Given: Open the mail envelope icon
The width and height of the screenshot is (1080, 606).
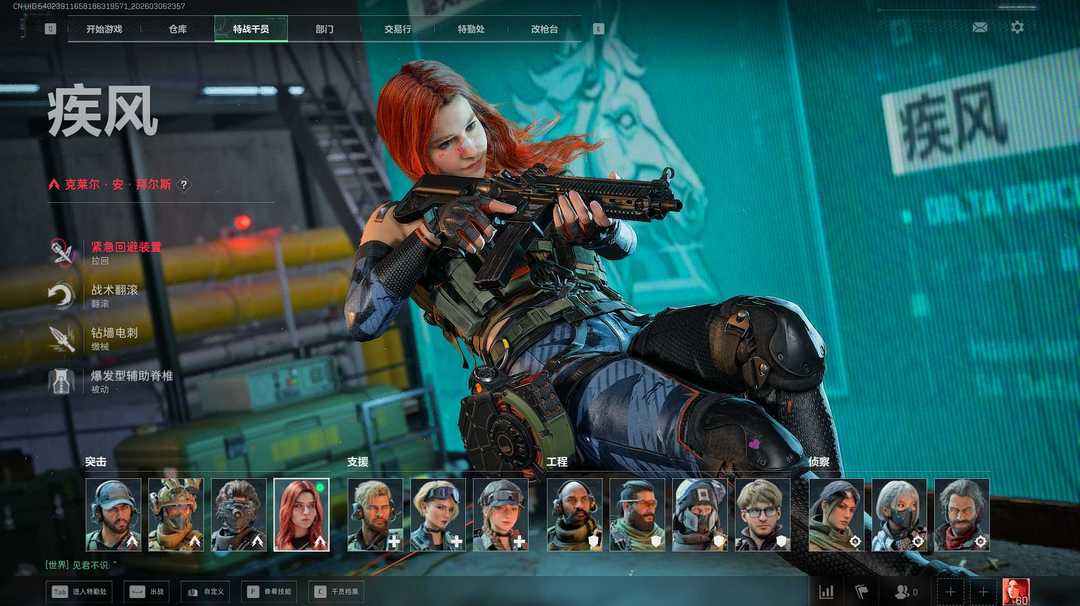Looking at the screenshot, I should coord(980,28).
